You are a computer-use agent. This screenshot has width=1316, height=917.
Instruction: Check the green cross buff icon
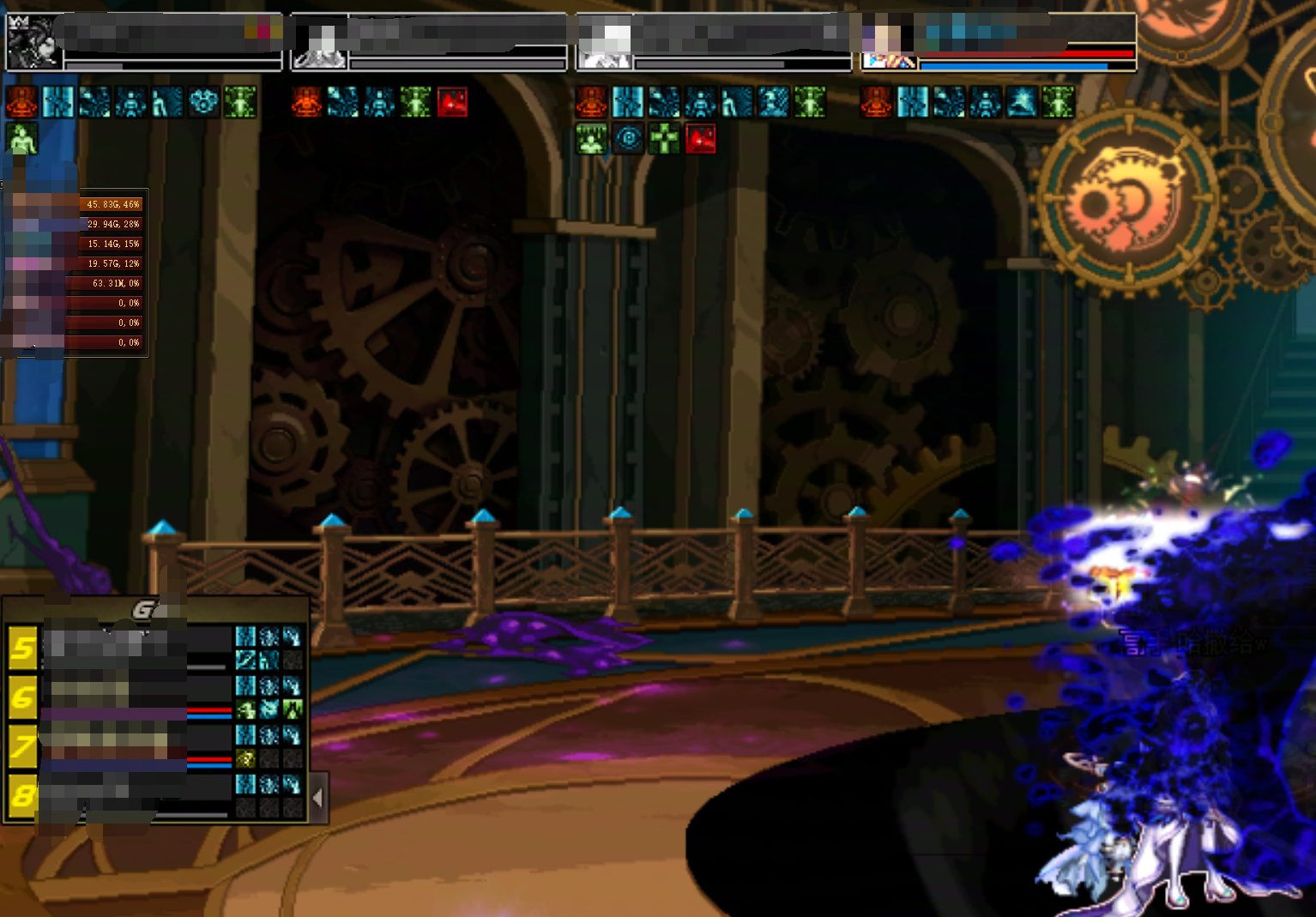pos(664,139)
